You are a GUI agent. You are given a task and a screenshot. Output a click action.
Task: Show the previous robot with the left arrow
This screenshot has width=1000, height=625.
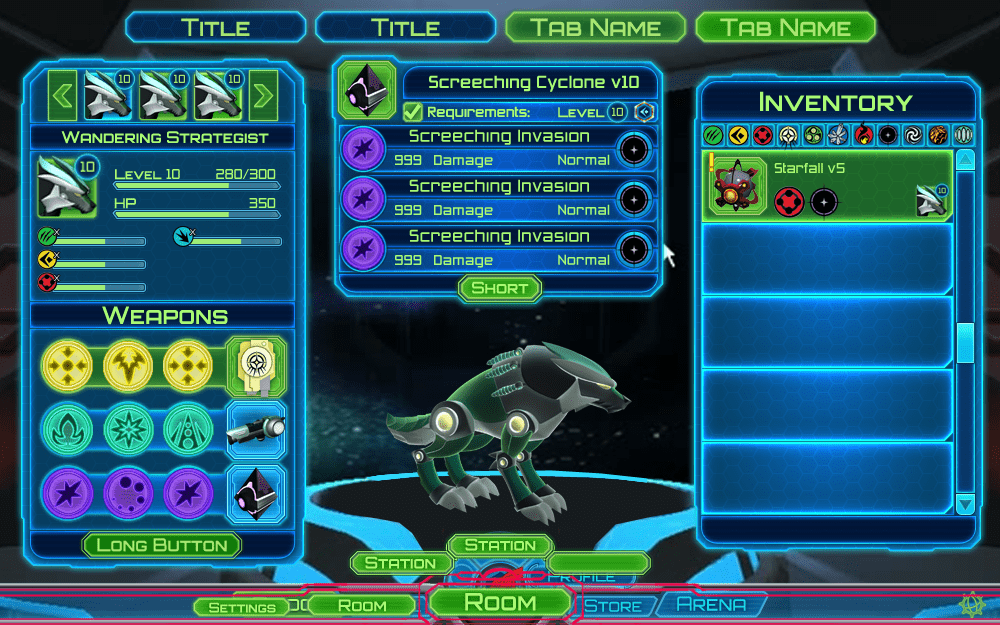coord(62,96)
